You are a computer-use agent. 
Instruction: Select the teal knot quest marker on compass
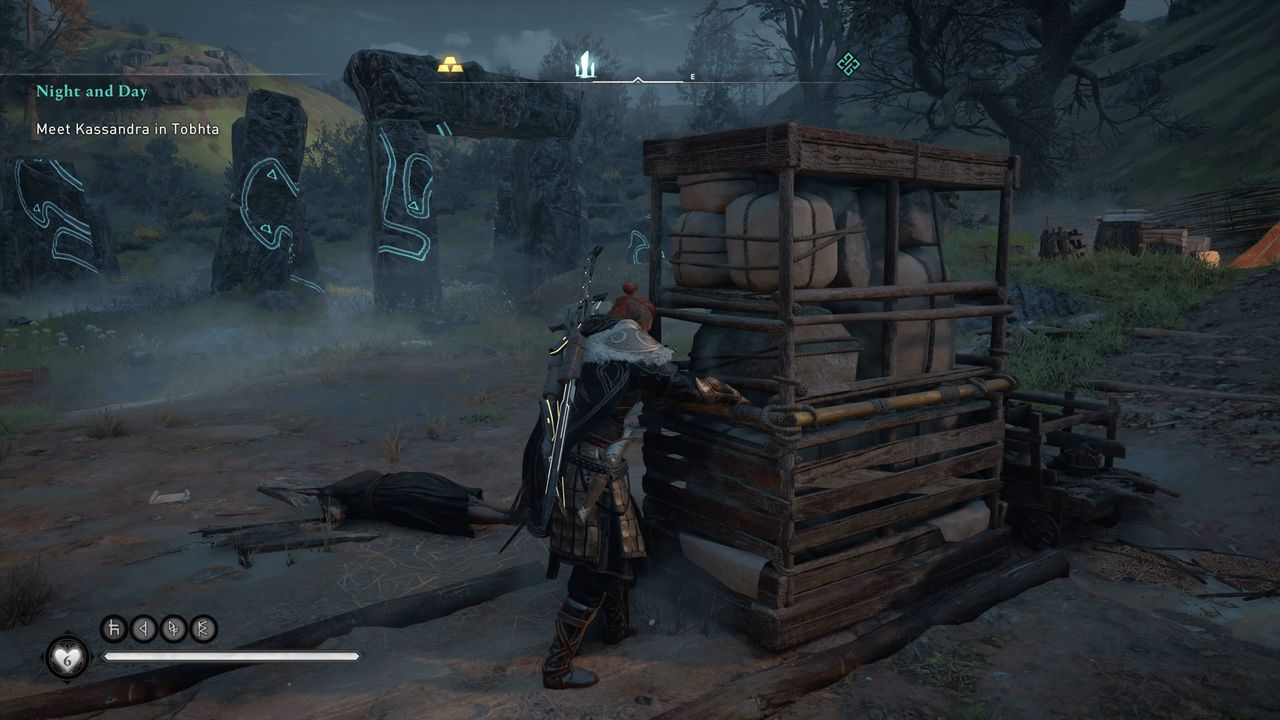848,64
